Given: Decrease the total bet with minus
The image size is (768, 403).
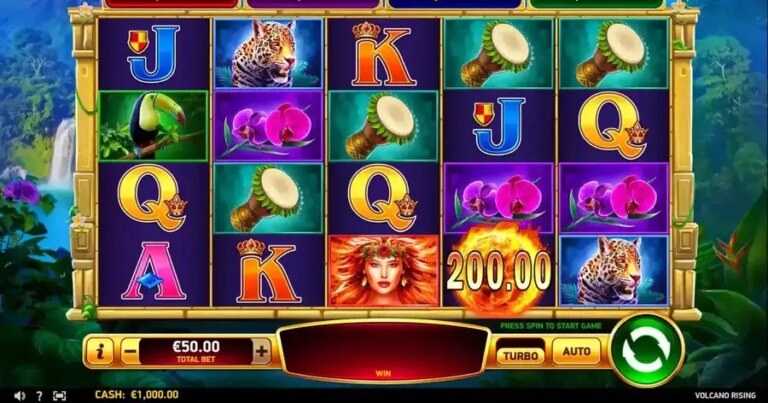Looking at the screenshot, I should [x=130, y=351].
